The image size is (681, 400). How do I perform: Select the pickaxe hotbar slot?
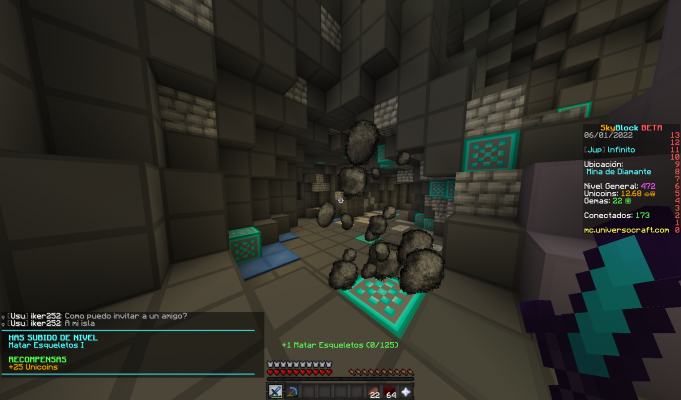(x=291, y=391)
